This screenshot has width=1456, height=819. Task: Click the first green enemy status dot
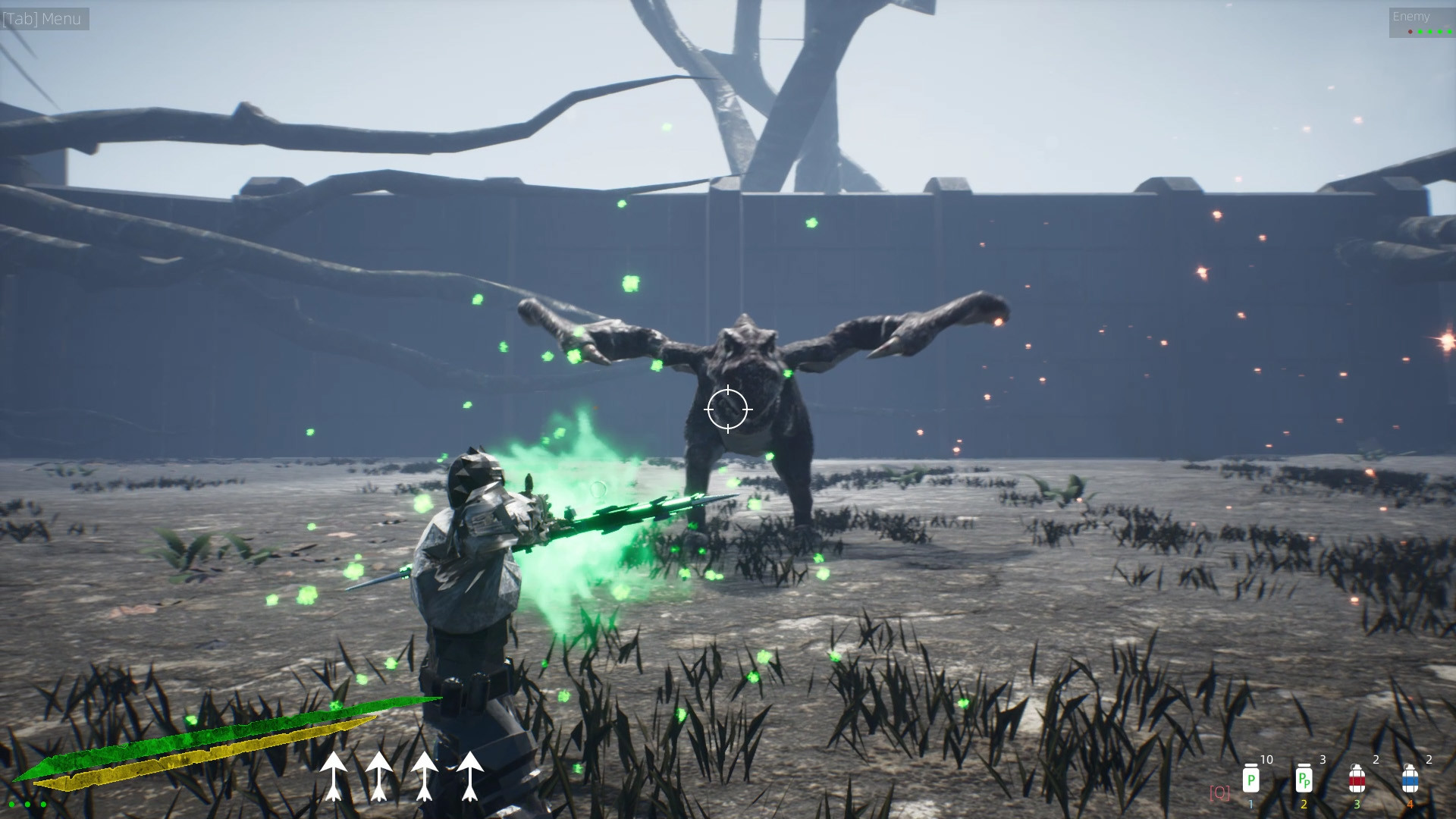1420,32
